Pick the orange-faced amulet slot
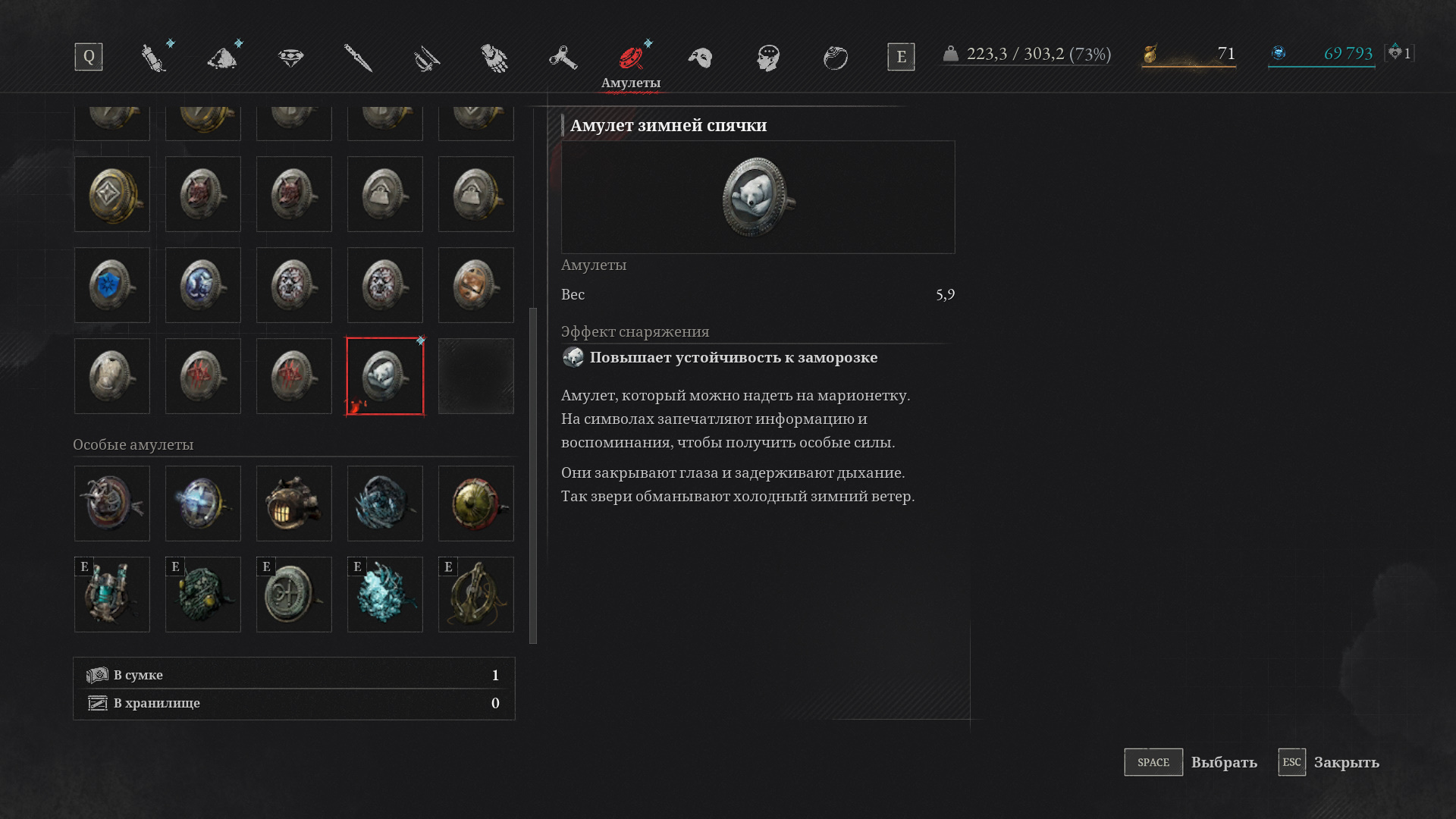Image resolution: width=1456 pixels, height=819 pixels. click(x=476, y=285)
